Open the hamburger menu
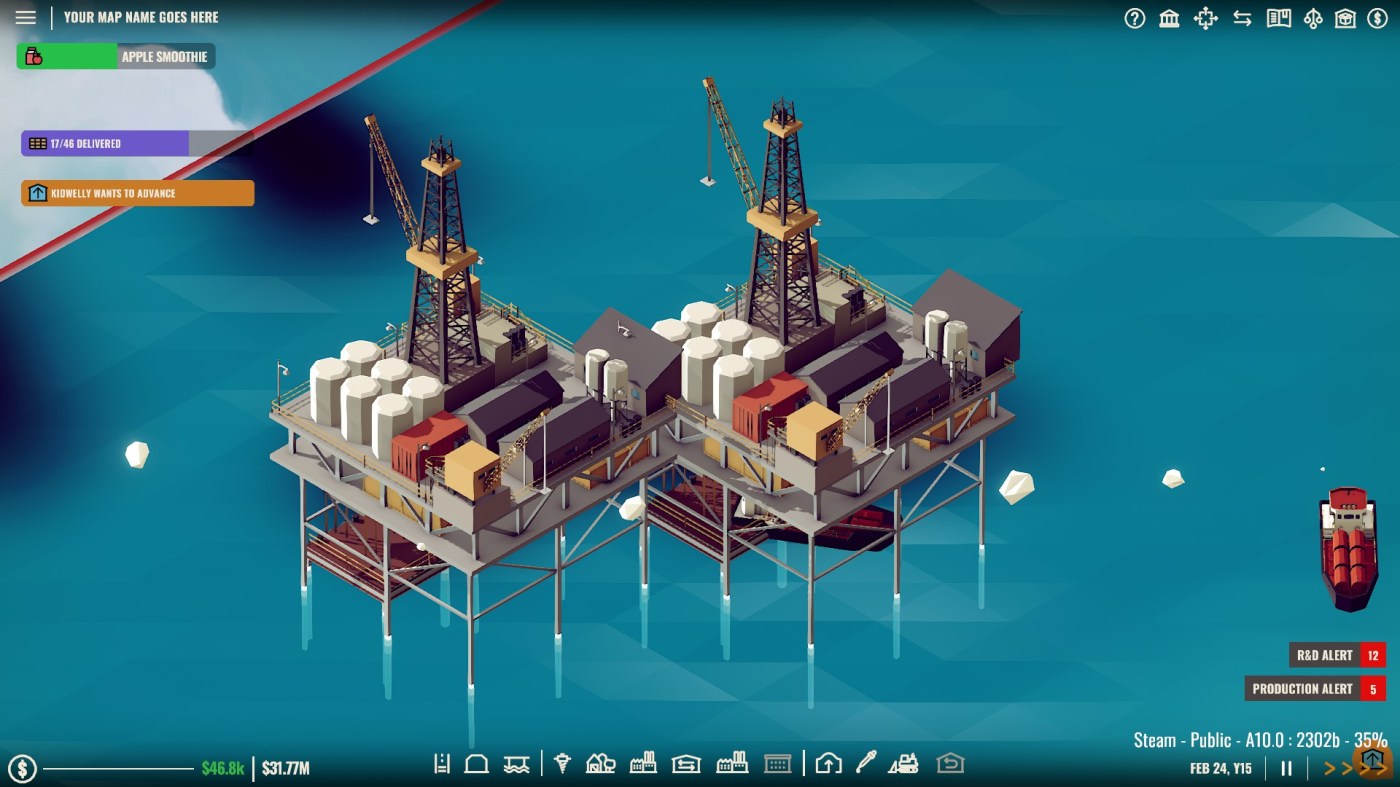This screenshot has height=787, width=1400. click(25, 16)
